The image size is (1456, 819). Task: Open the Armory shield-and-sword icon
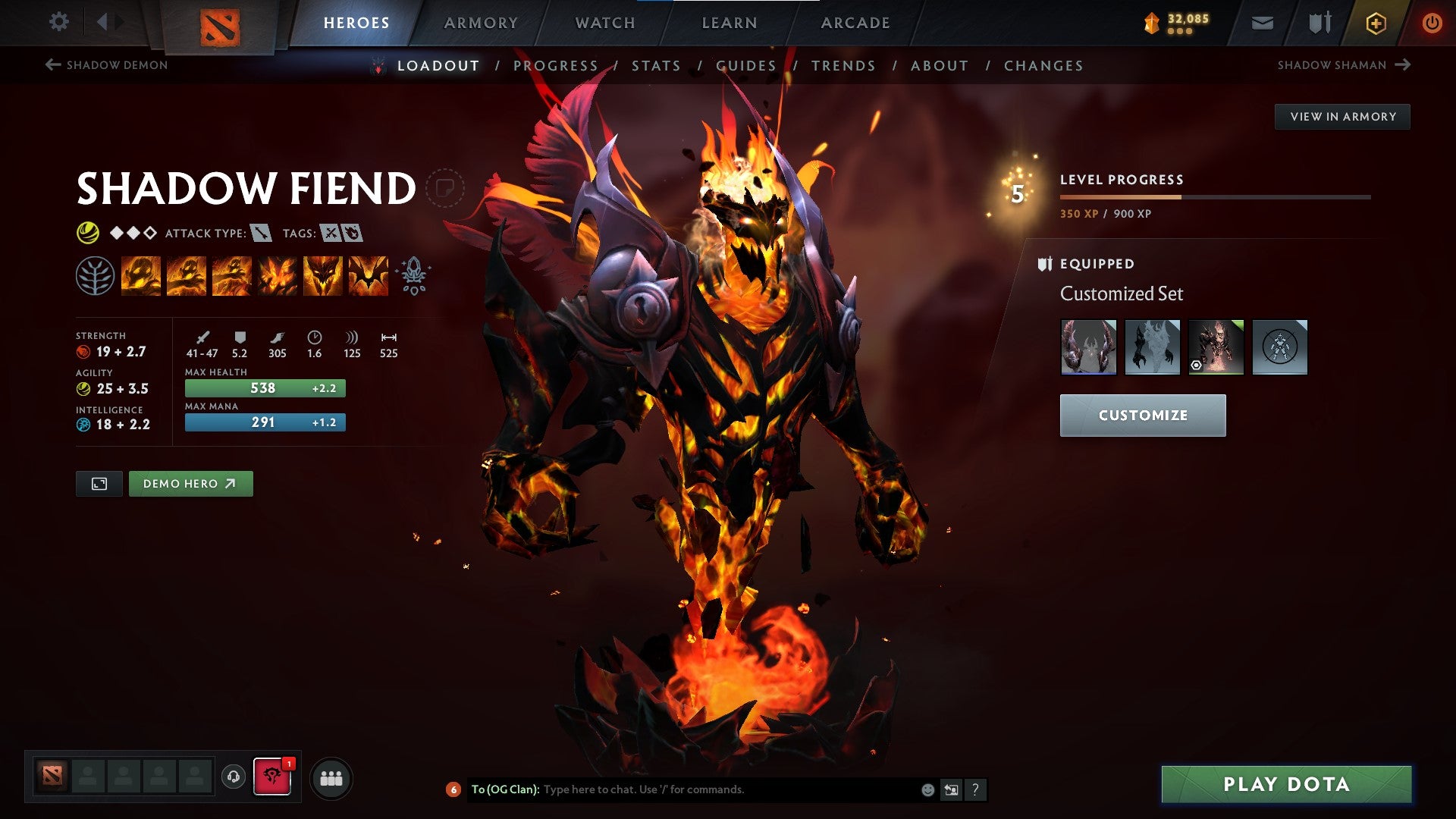tap(1319, 23)
